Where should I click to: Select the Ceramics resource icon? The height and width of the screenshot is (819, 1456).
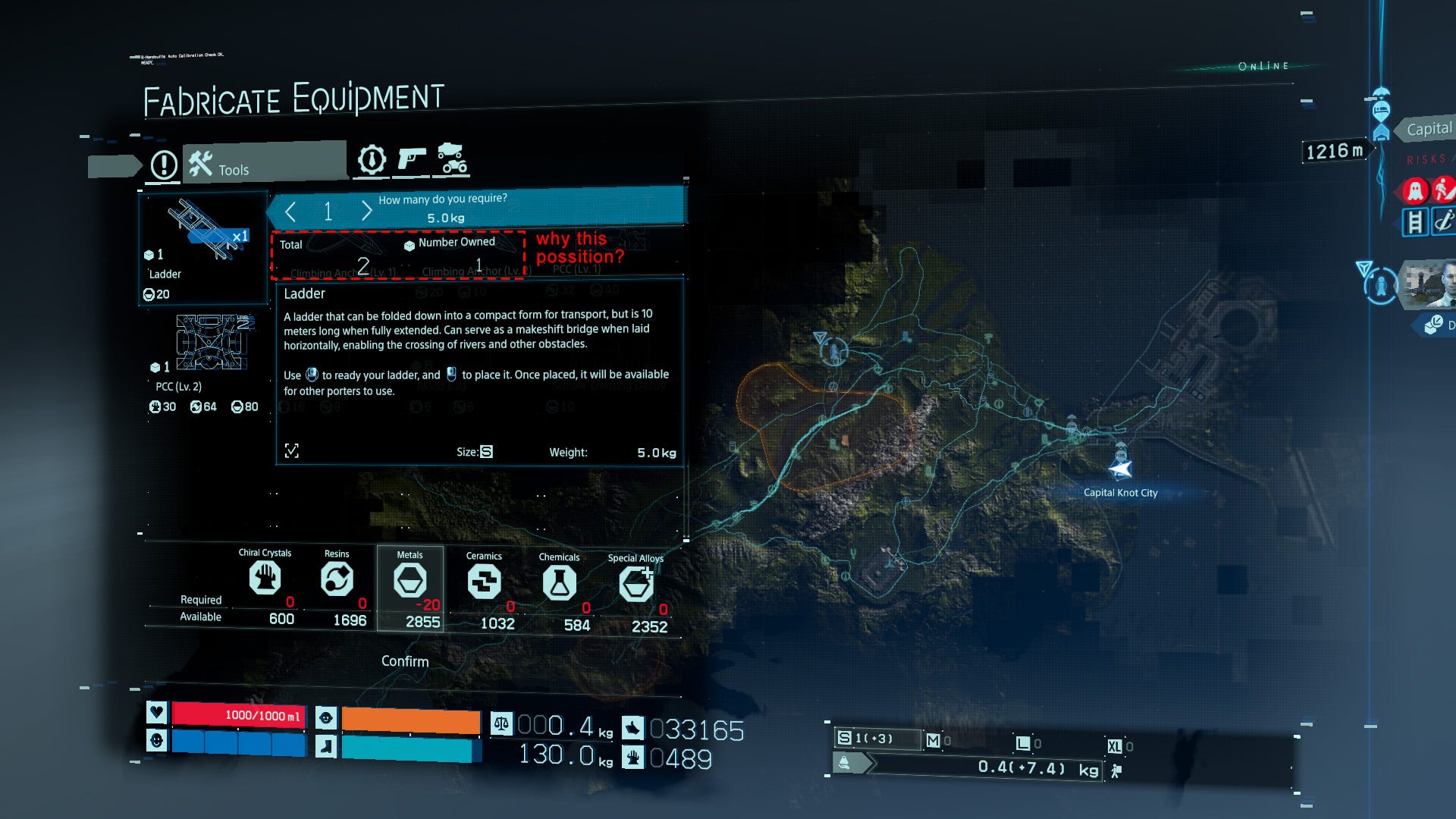pos(484,582)
